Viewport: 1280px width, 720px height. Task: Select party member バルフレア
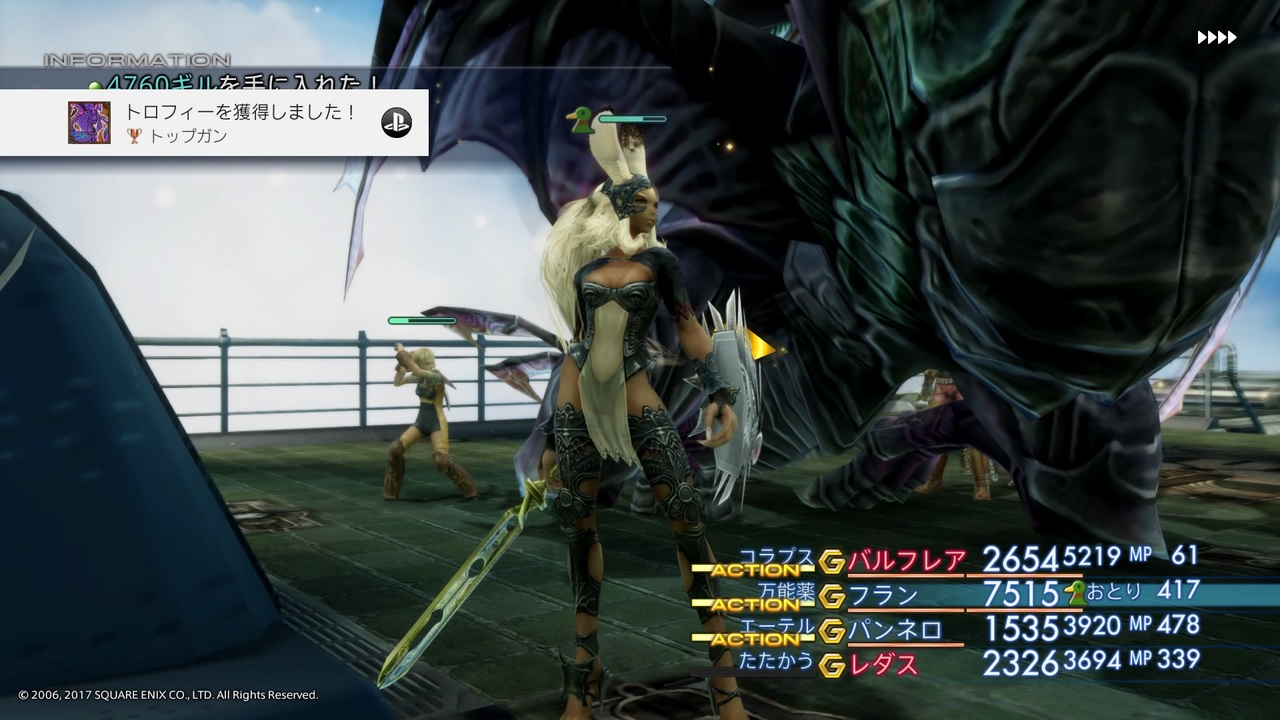(x=906, y=561)
